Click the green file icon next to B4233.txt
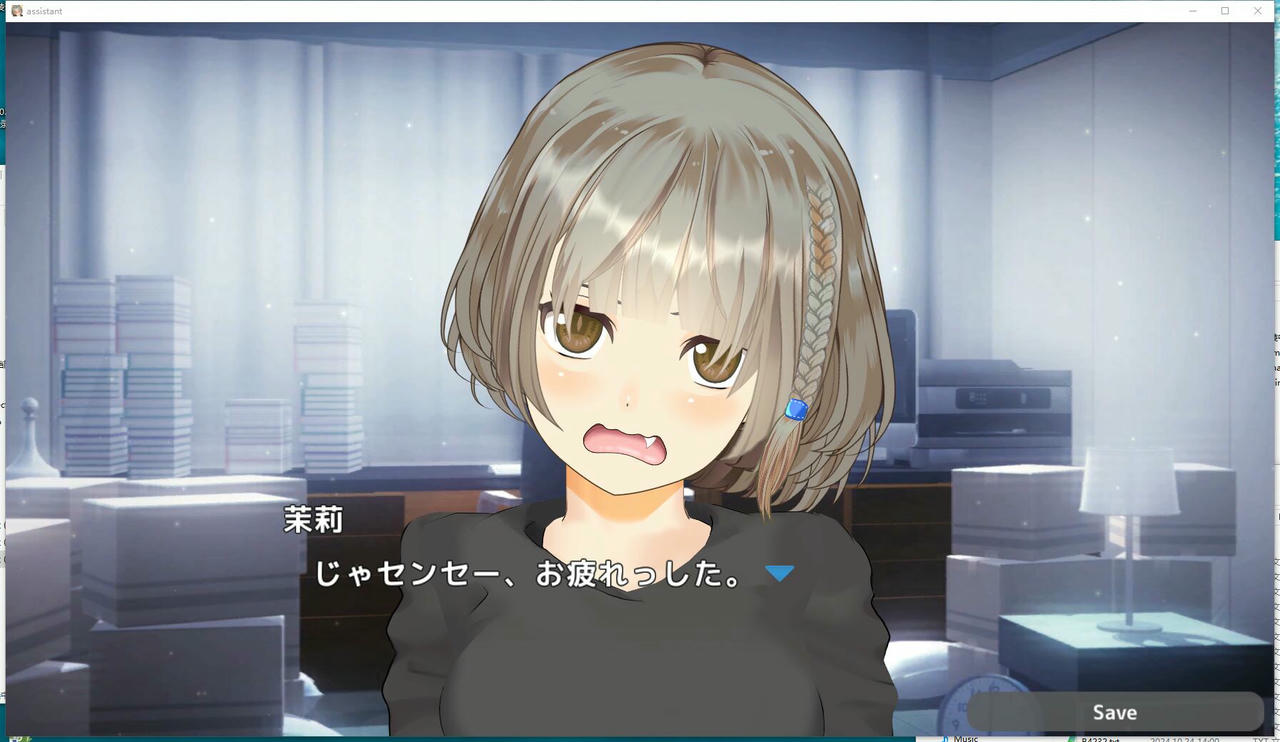 click(1072, 738)
